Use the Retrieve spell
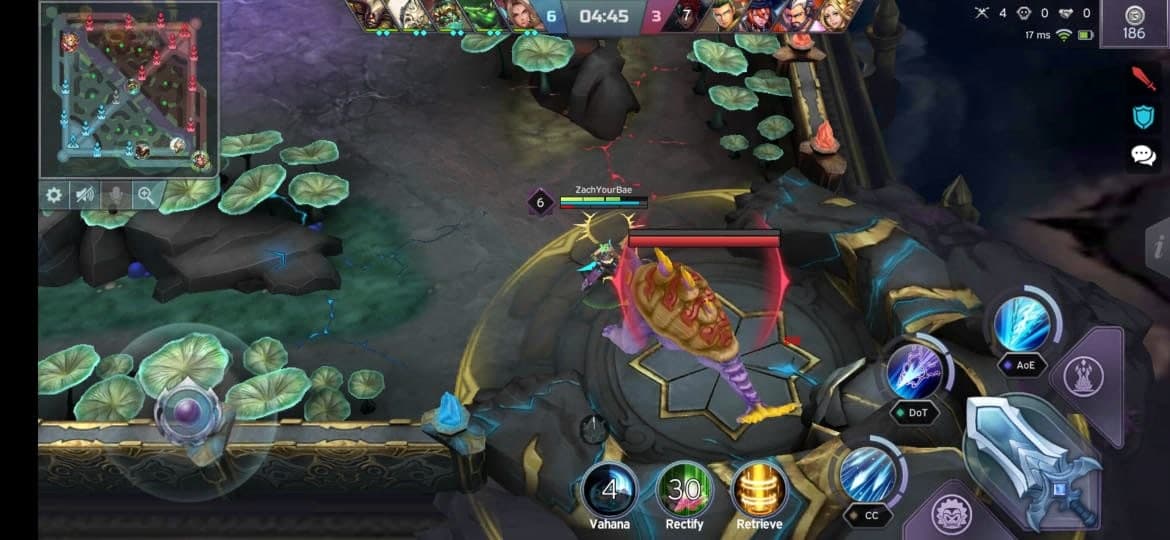Image resolution: width=1170 pixels, height=540 pixels. pyautogui.click(x=760, y=489)
